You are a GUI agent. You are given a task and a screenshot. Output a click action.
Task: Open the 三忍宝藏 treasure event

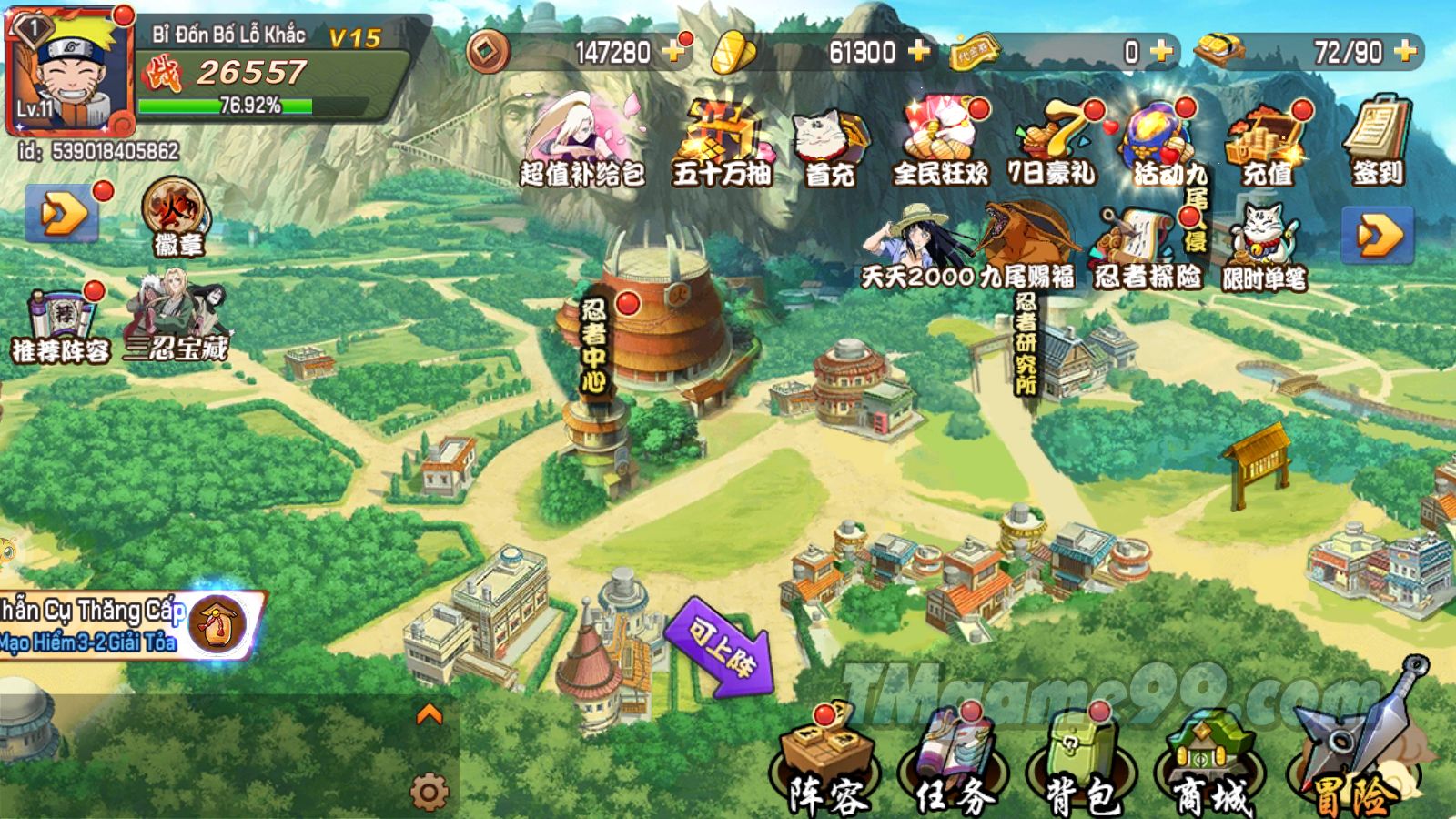coord(177,316)
